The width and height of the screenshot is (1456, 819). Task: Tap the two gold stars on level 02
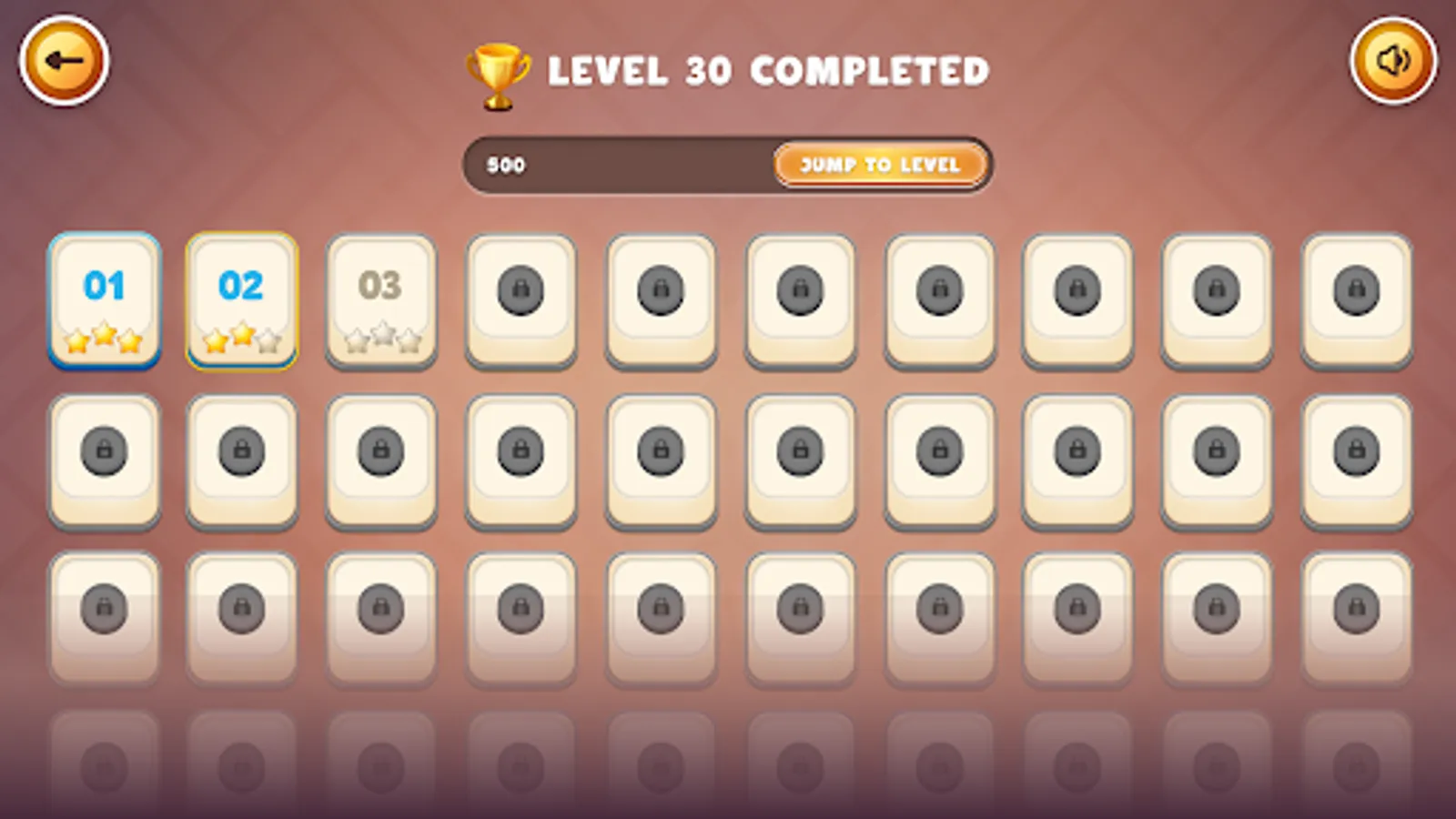[x=229, y=339]
